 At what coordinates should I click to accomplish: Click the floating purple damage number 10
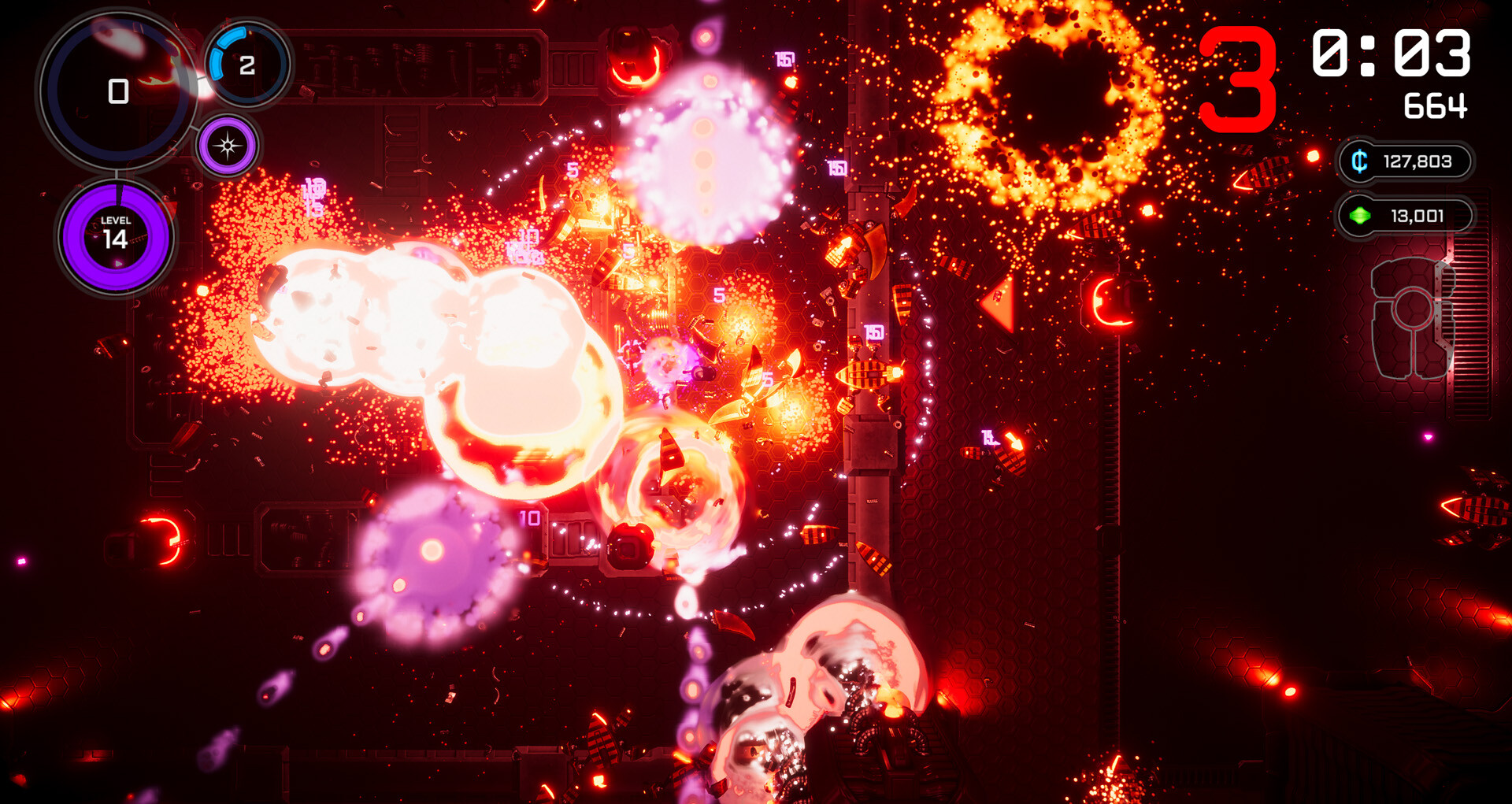click(529, 516)
